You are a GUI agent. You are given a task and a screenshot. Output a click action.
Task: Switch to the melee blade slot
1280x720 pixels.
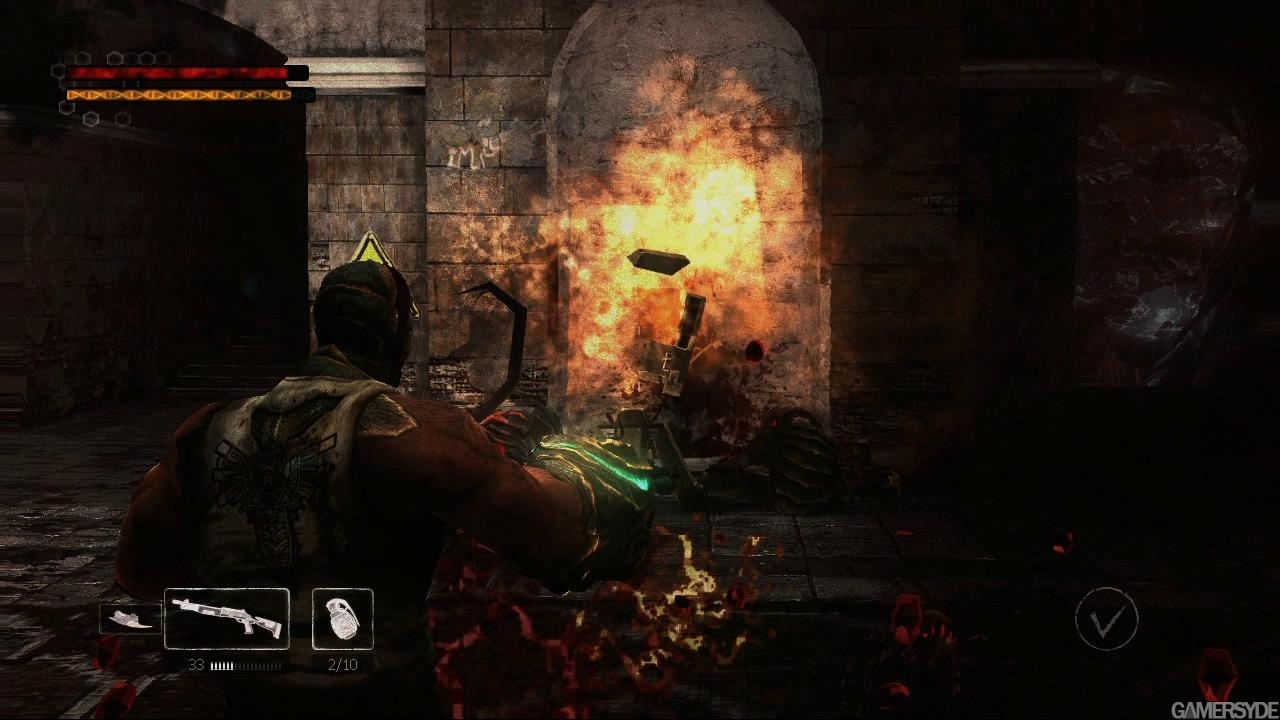(131, 620)
